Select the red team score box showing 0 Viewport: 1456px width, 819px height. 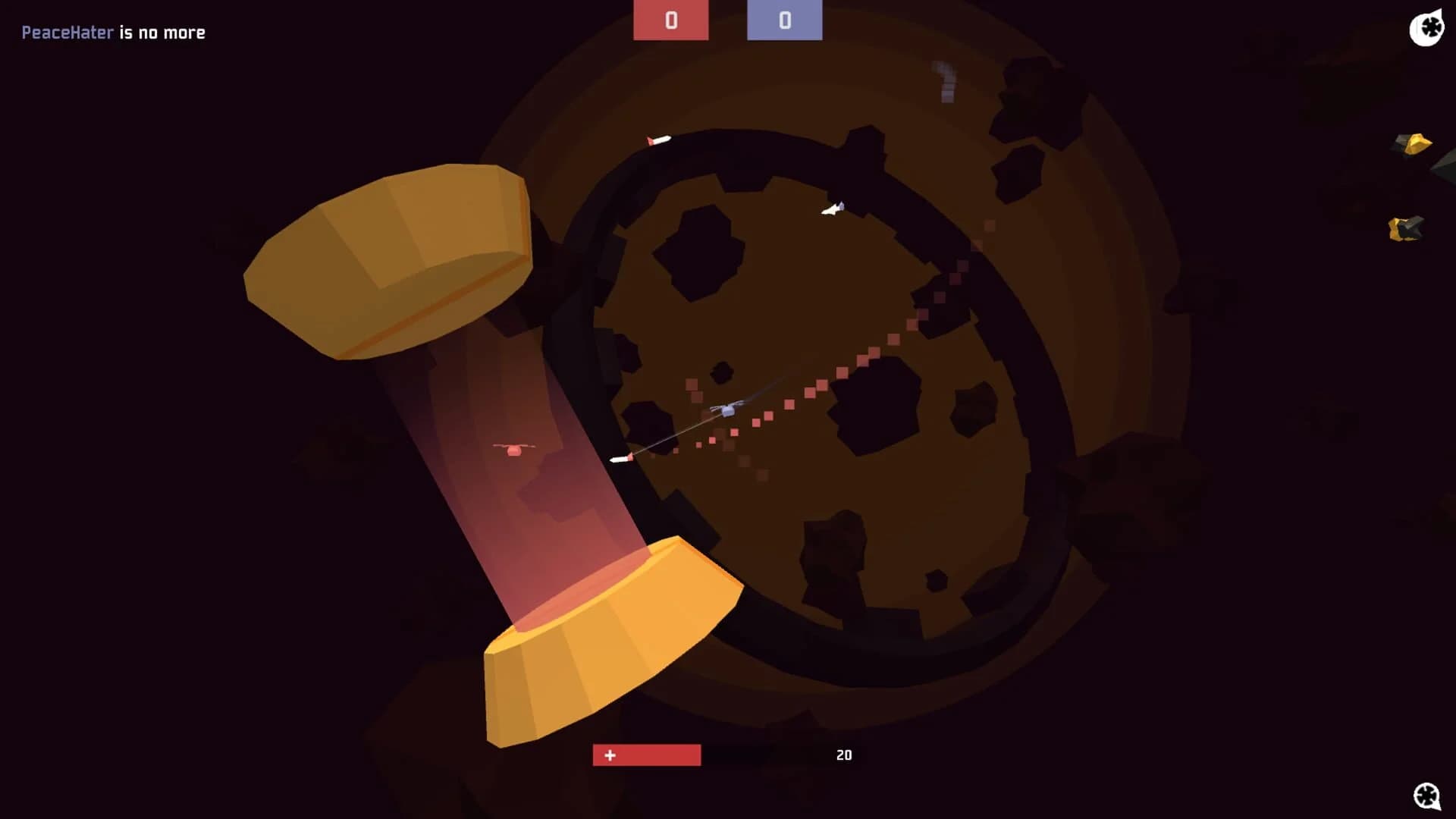[x=671, y=20]
